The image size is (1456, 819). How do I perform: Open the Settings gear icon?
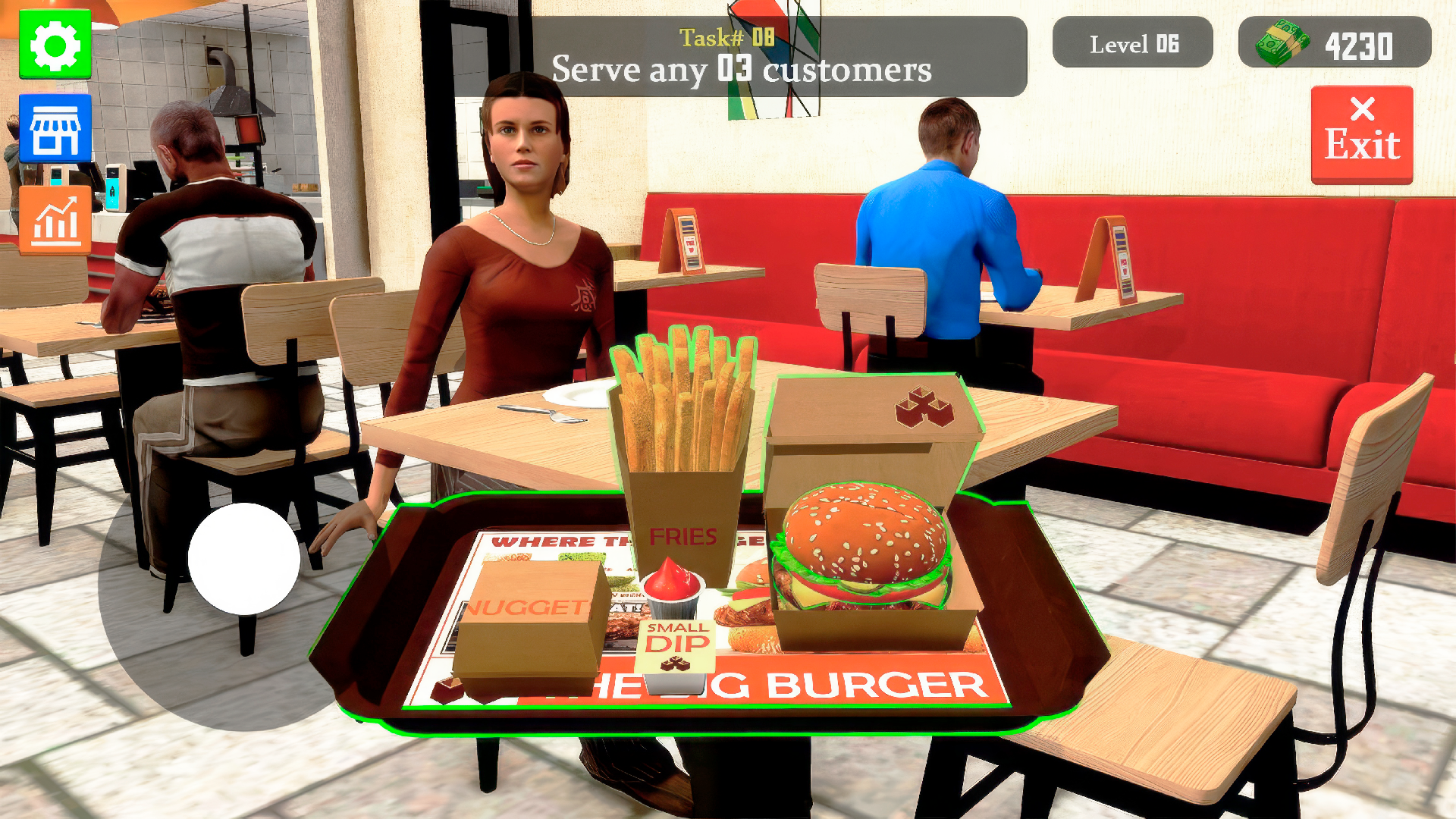(55, 45)
